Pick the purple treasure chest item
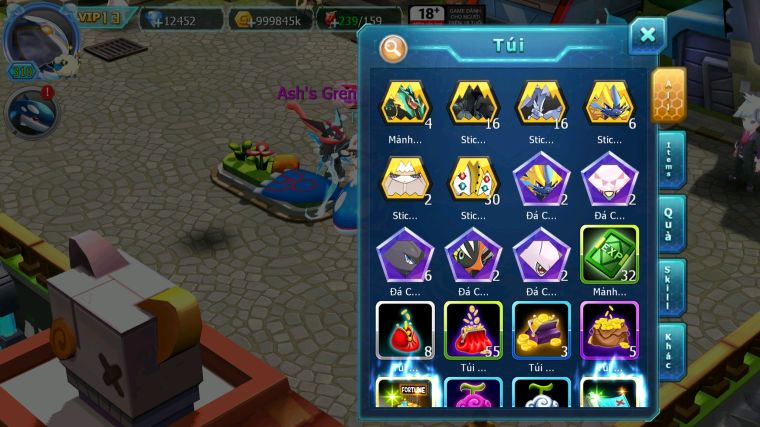This screenshot has height=427, width=760. coord(541,329)
